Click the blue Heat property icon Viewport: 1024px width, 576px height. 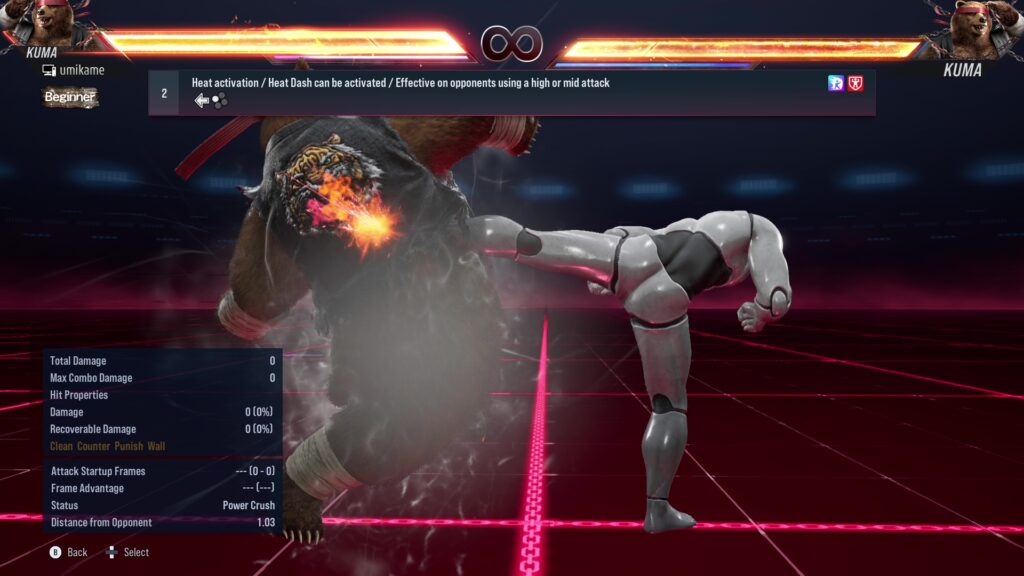tap(836, 84)
